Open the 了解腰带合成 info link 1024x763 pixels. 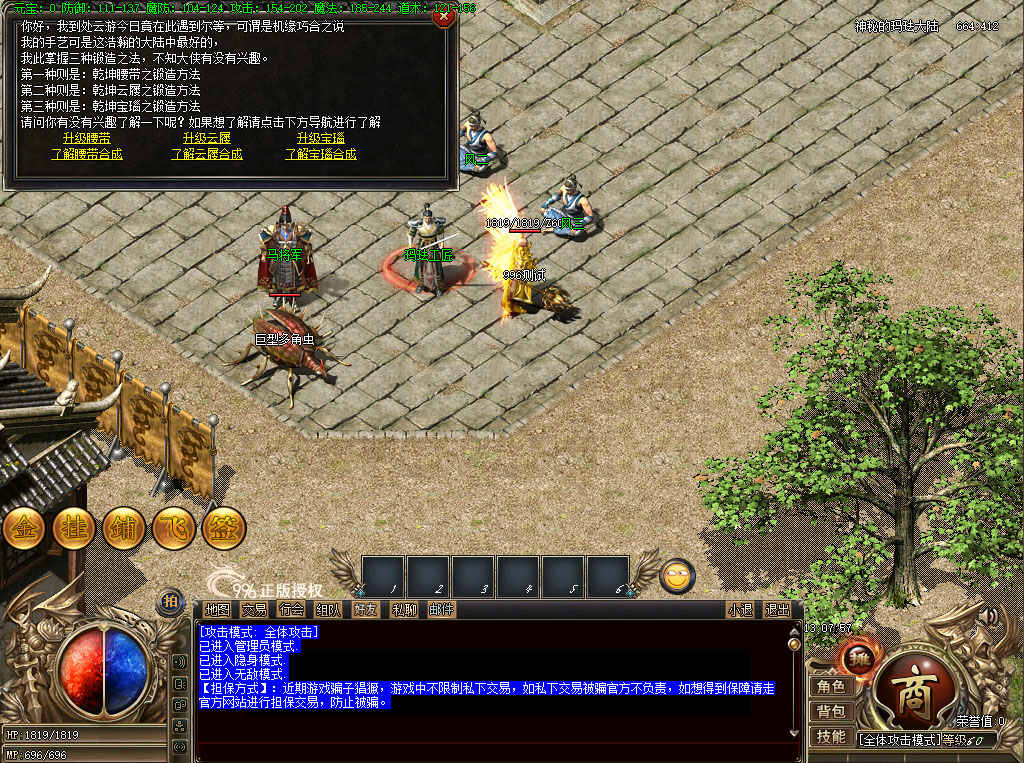87,154
